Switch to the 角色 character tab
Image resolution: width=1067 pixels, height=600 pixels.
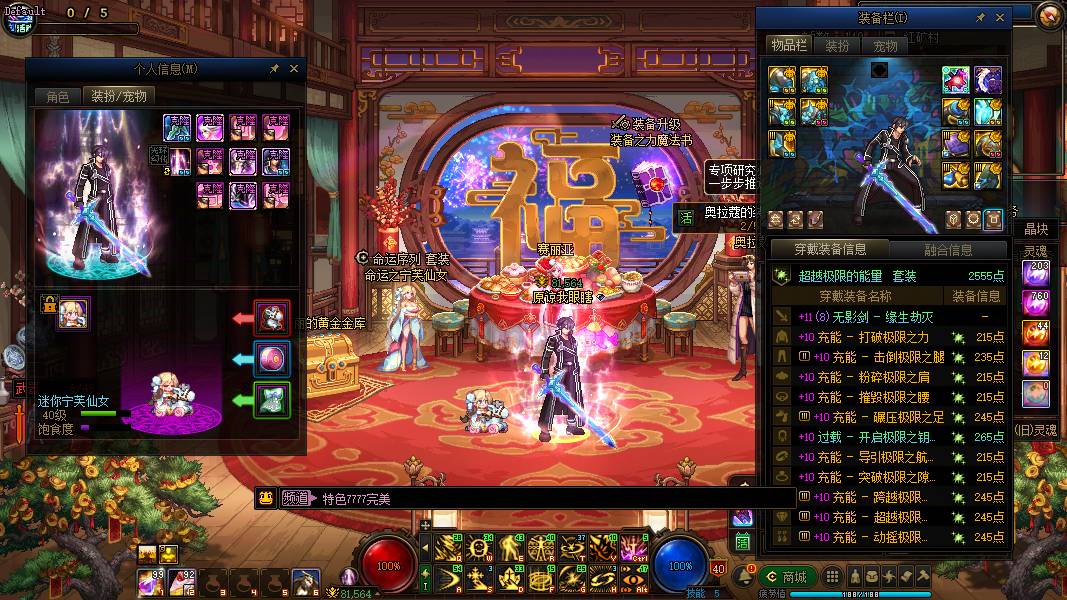57,96
